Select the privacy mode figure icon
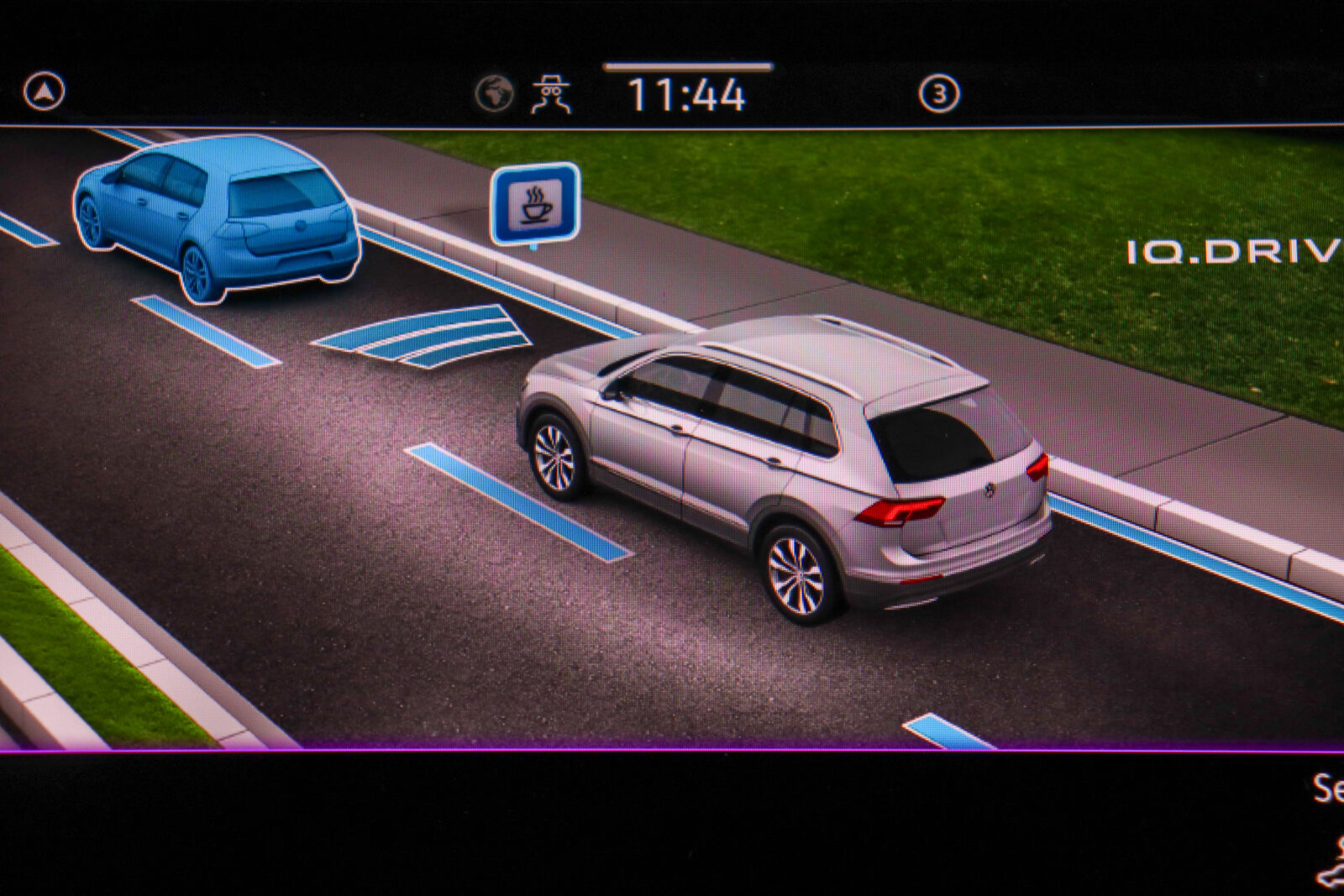Viewport: 1344px width, 896px height. point(551,94)
